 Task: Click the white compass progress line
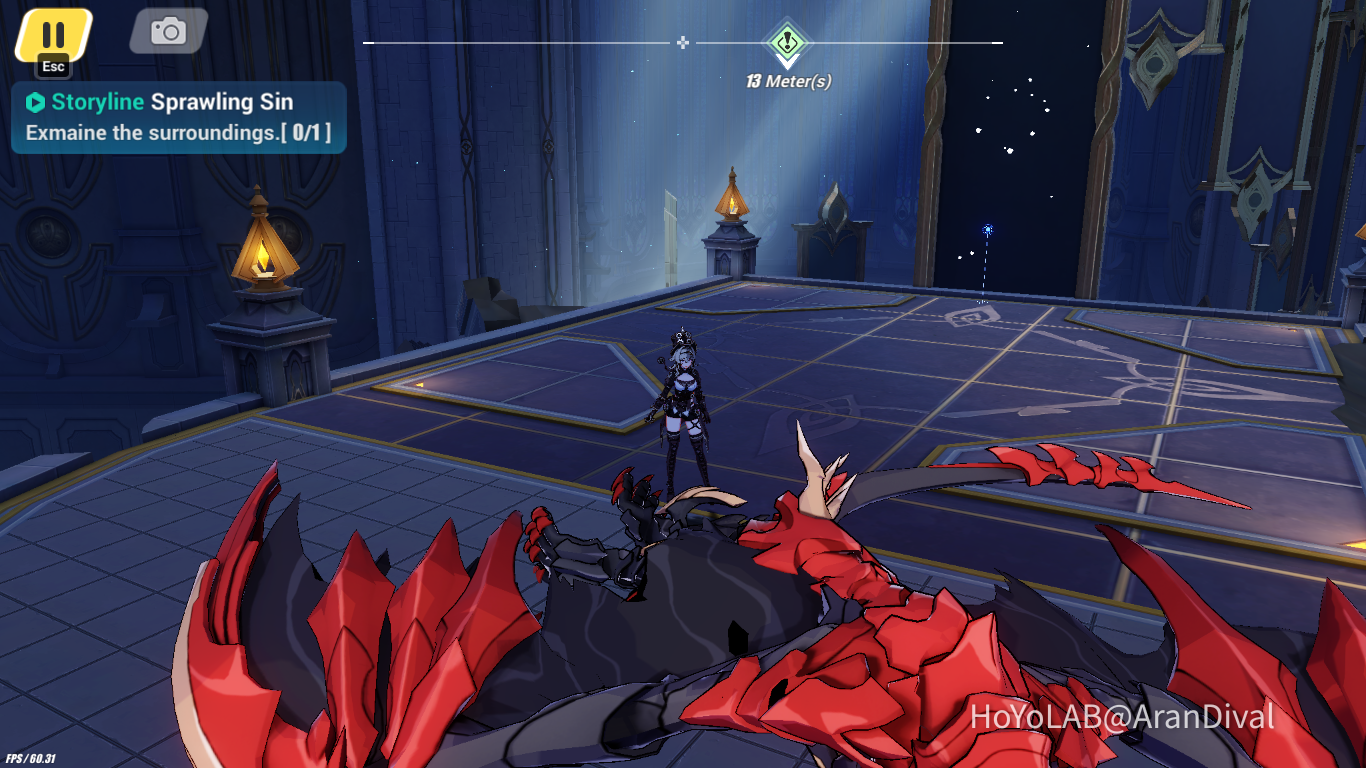(x=550, y=43)
